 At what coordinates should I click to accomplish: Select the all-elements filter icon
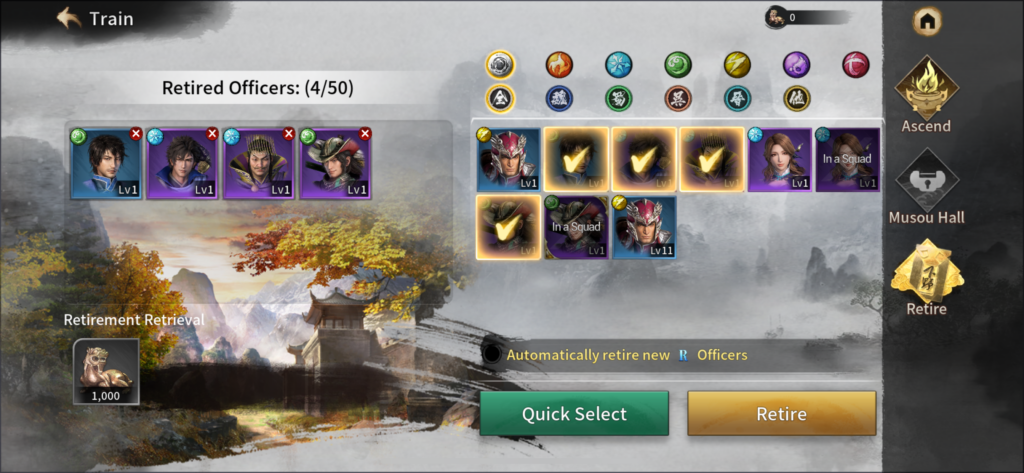pos(500,65)
